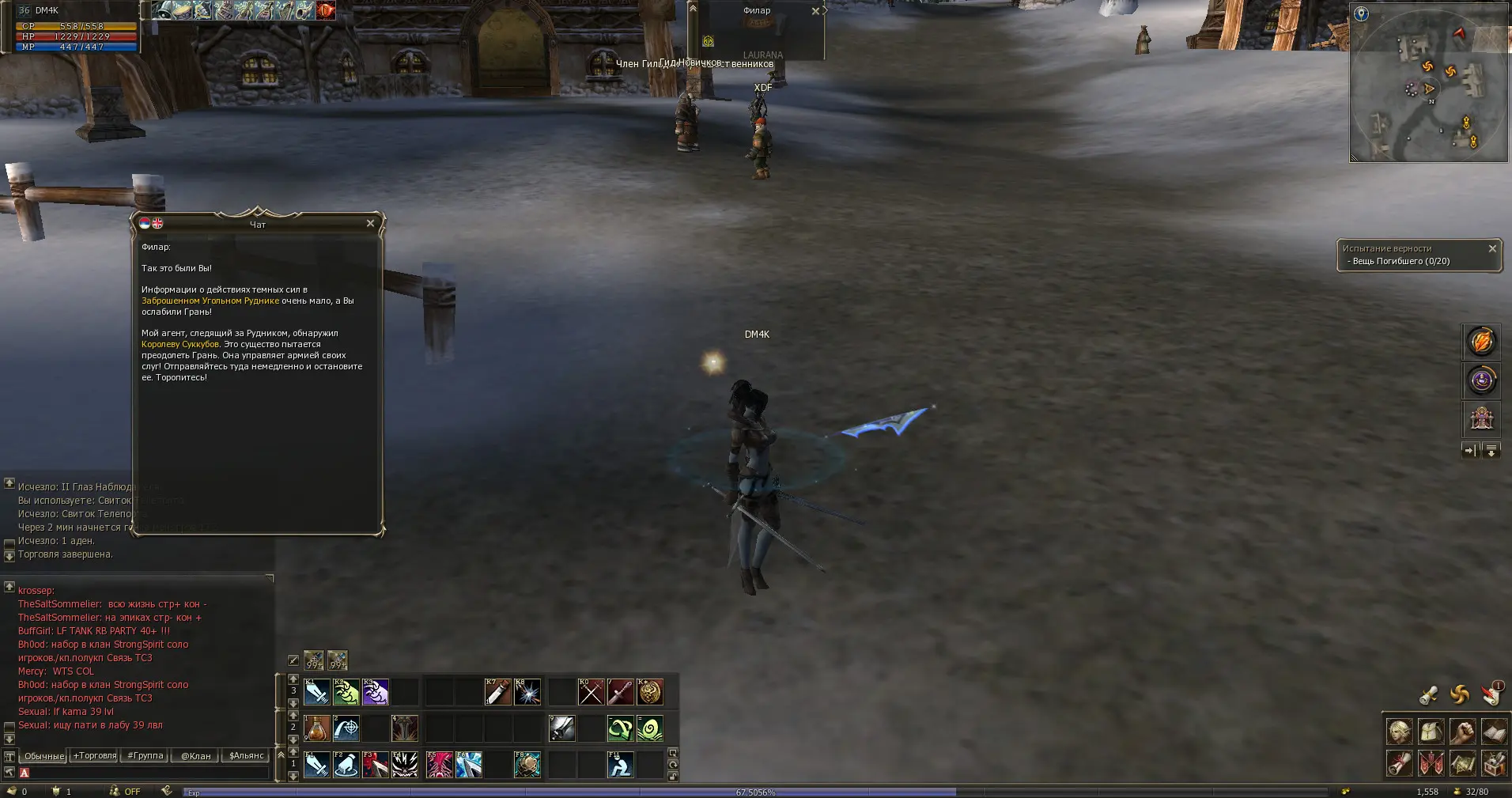Use the F2 pick-up hand action
This screenshot has height=798, width=1512.
coord(346,765)
